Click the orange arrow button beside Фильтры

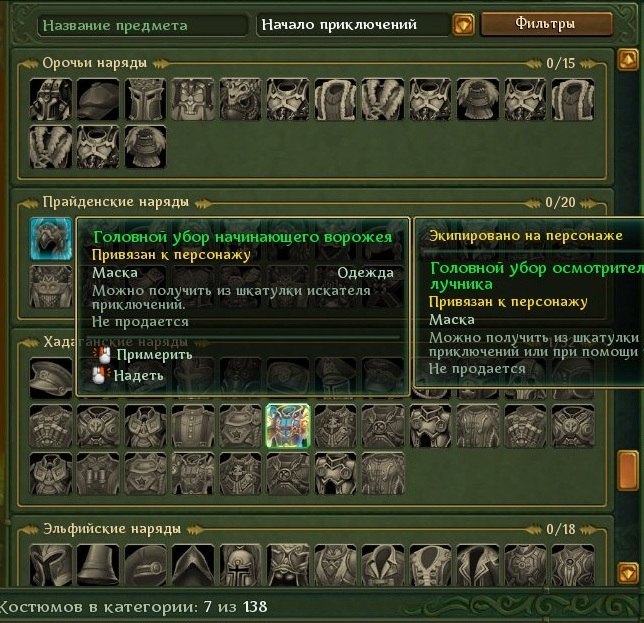(463, 24)
